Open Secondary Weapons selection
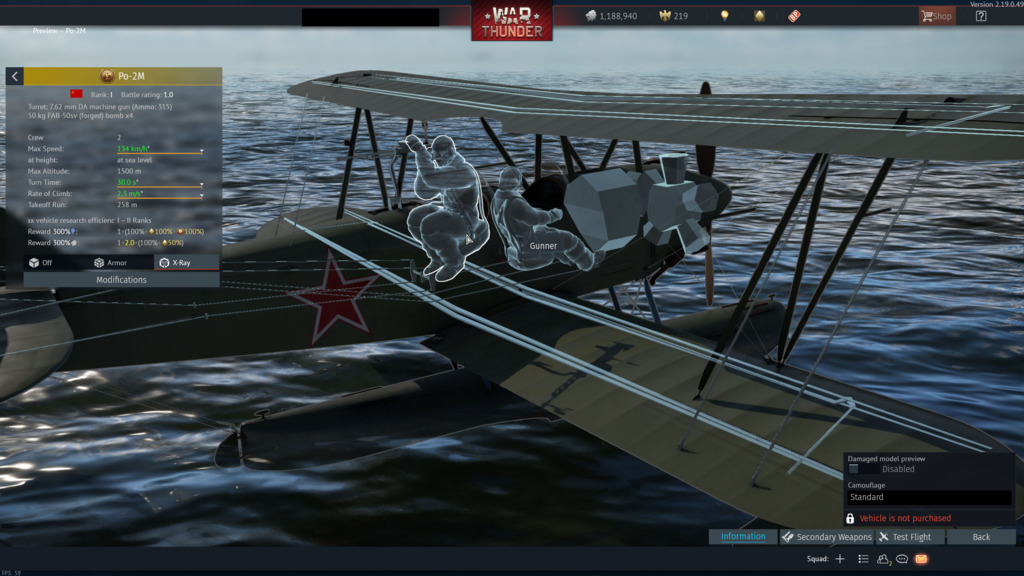Viewport: 1024px width, 576px height. [827, 537]
